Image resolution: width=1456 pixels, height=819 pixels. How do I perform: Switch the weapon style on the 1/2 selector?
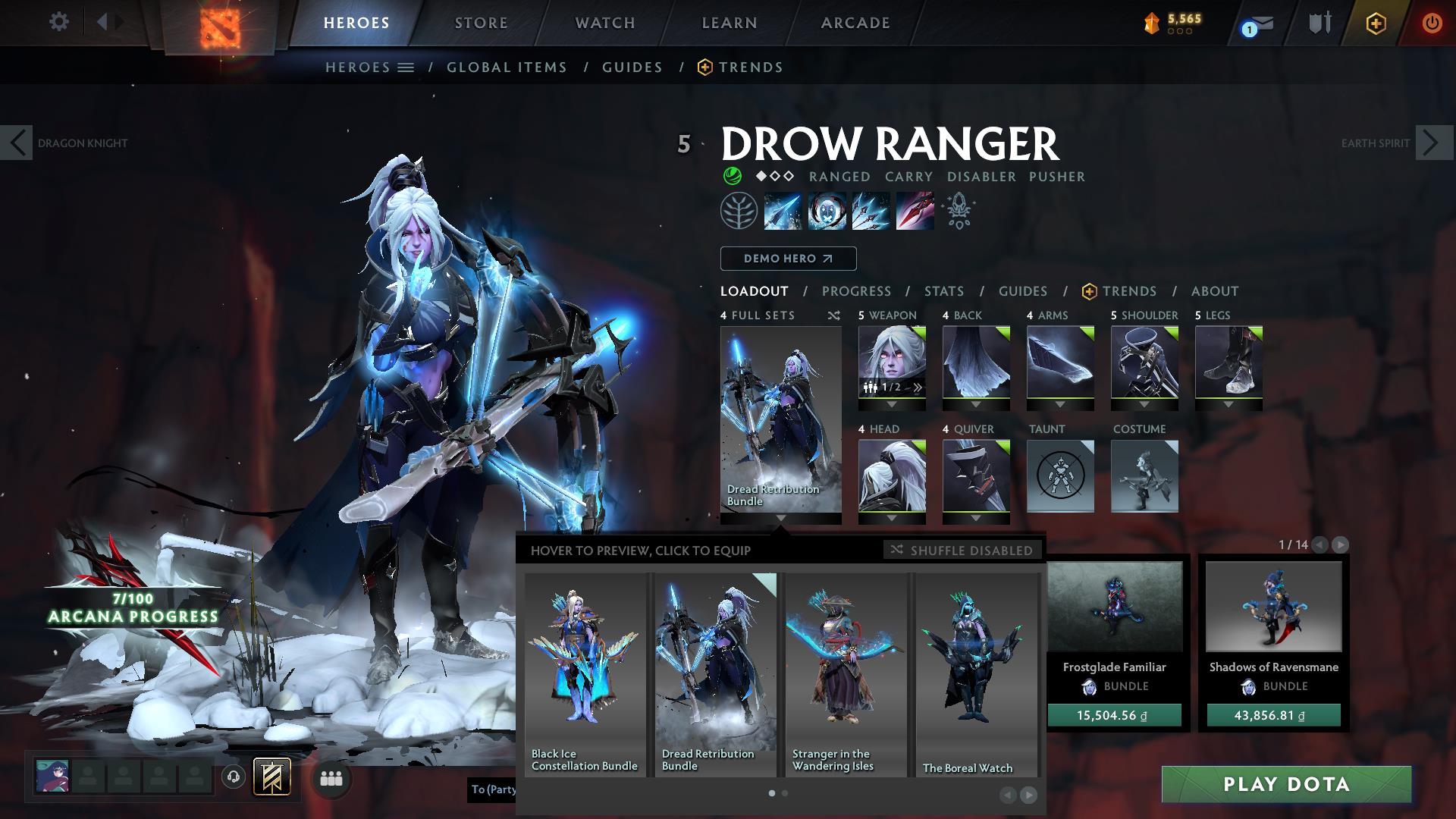892,387
